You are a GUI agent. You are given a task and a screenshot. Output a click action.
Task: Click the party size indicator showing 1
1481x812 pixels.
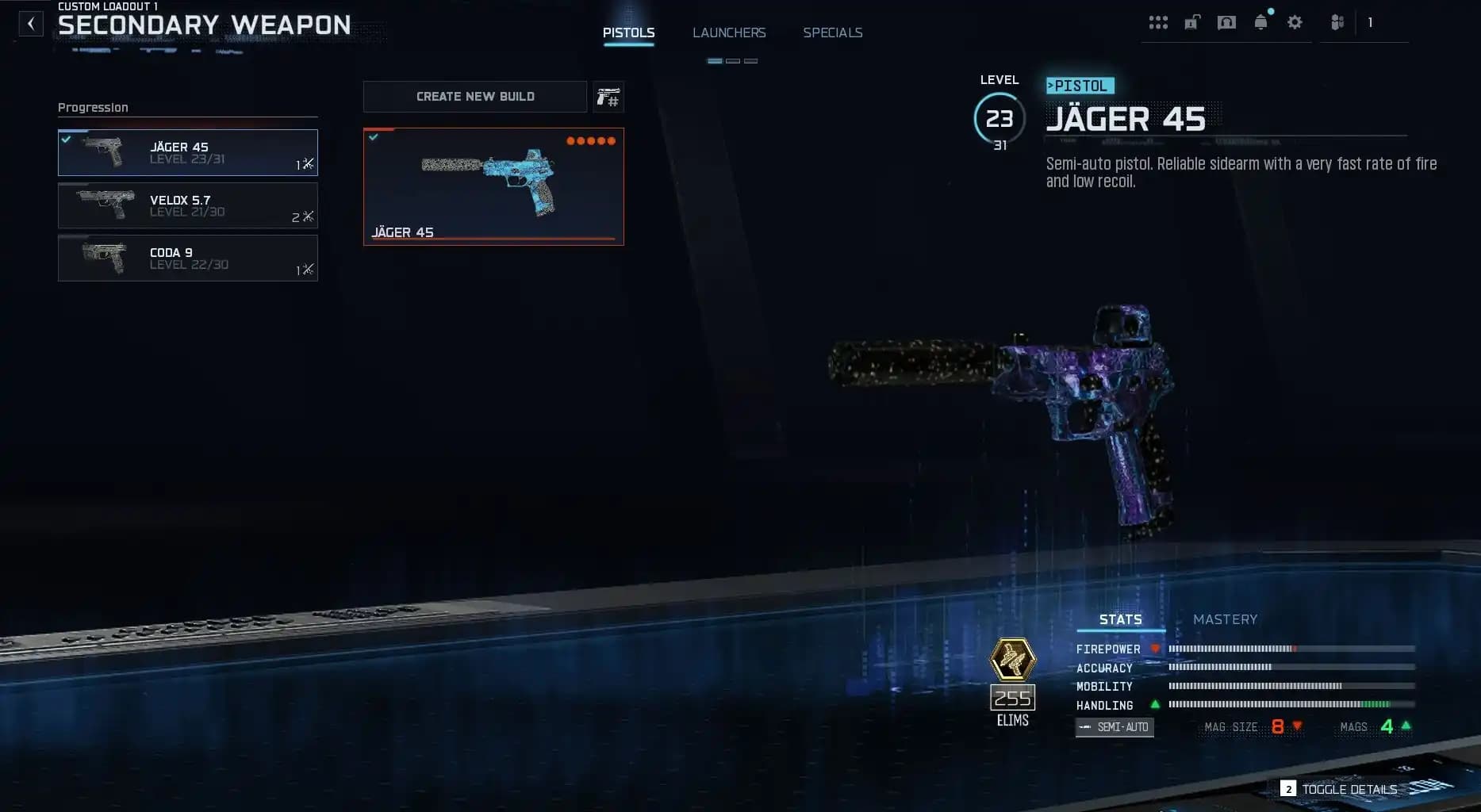(1370, 22)
